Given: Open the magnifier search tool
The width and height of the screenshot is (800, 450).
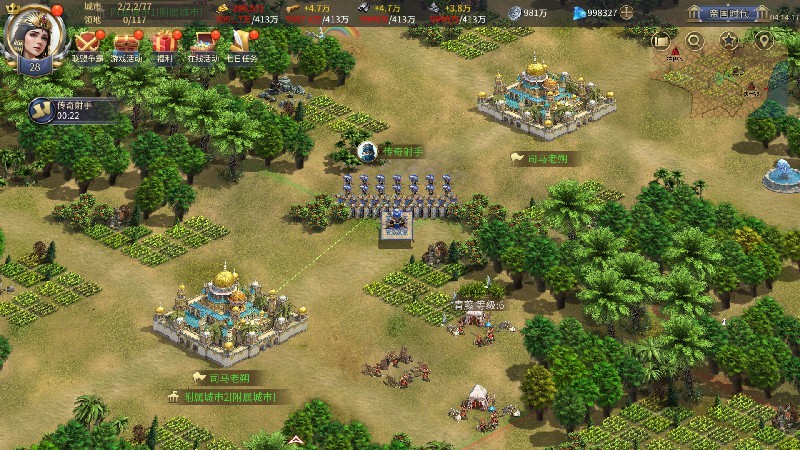Looking at the screenshot, I should click(x=694, y=40).
